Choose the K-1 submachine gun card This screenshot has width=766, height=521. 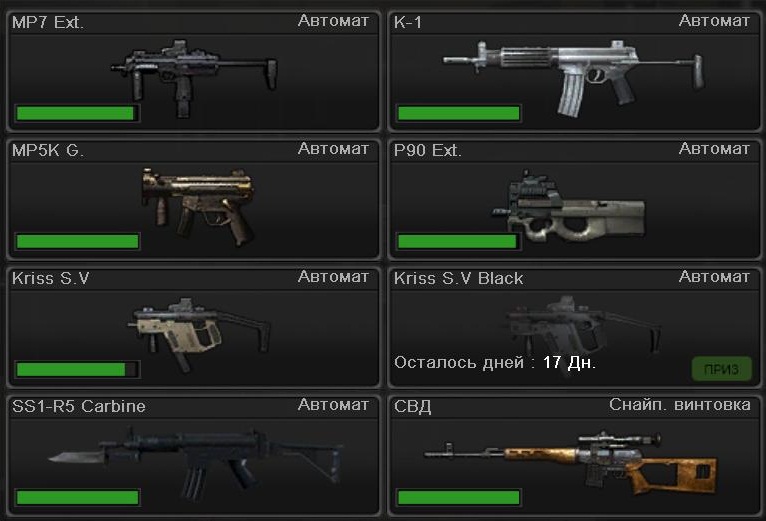point(575,70)
